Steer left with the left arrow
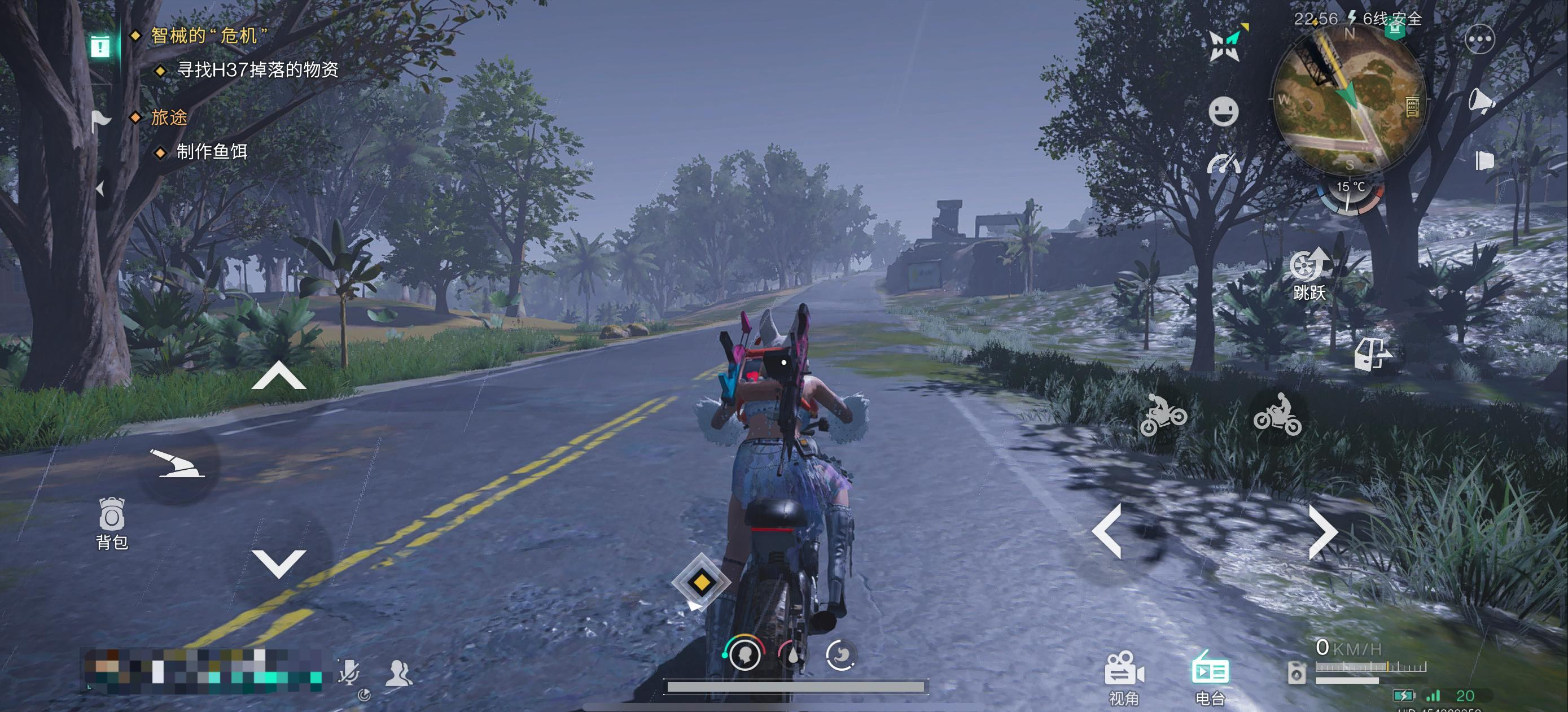 [1108, 531]
